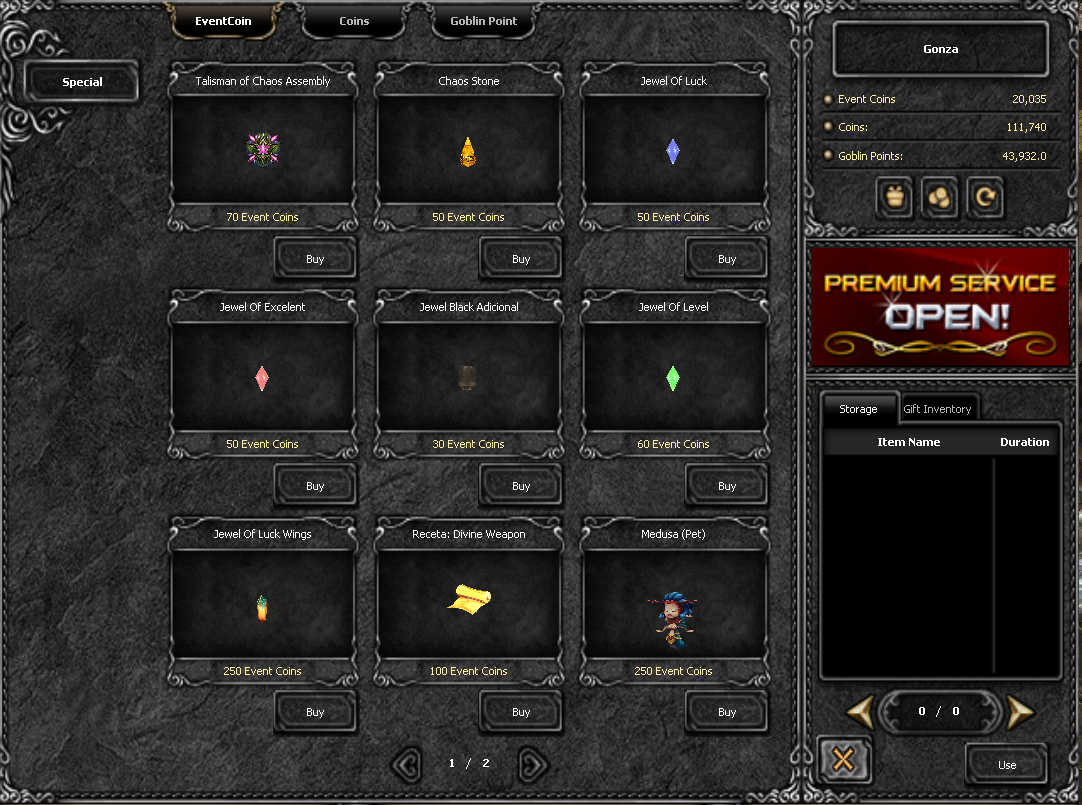Choose the Special category

pyautogui.click(x=82, y=82)
